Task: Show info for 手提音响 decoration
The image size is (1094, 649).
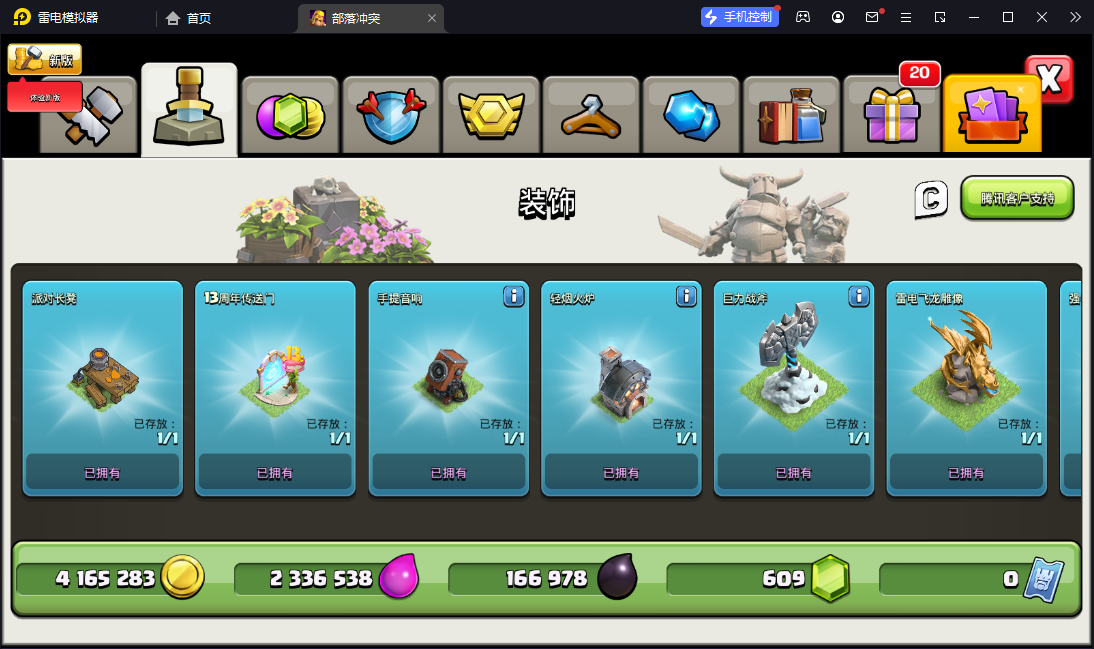Action: click(x=514, y=296)
